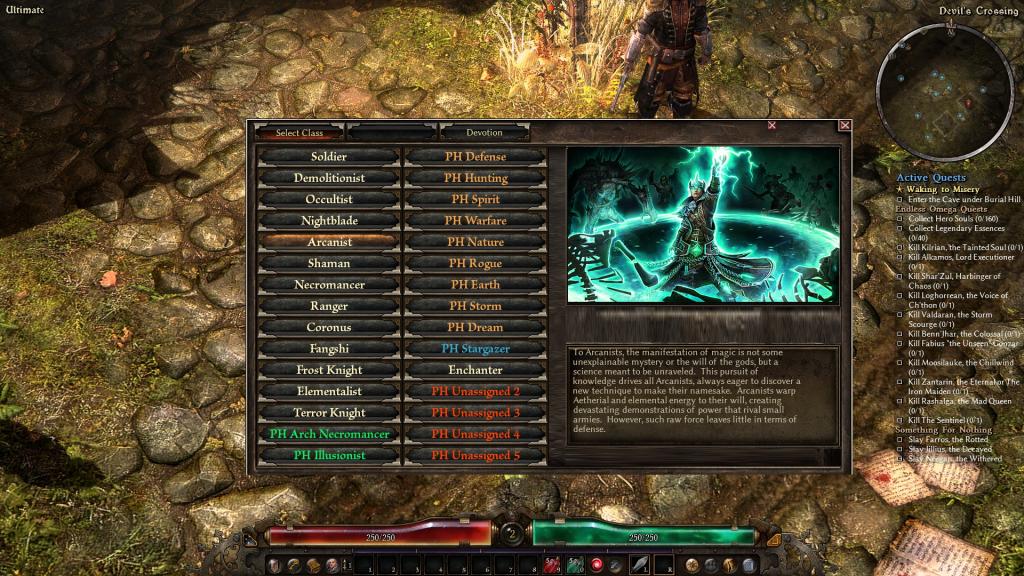Select the Nightblade class
Viewport: 1024px width, 576px height.
pyautogui.click(x=329, y=221)
